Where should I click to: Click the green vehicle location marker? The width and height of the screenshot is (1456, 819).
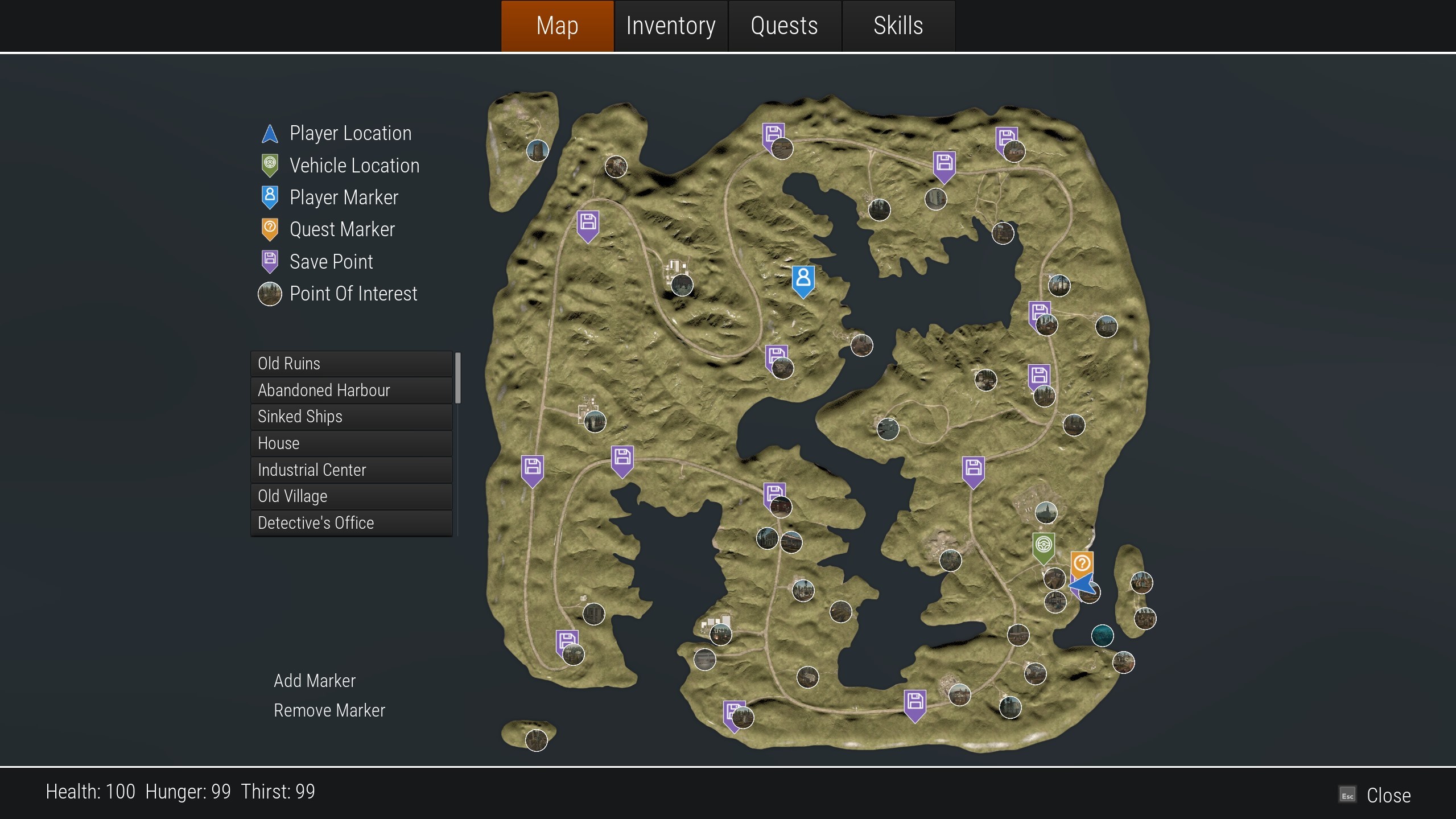[1043, 546]
